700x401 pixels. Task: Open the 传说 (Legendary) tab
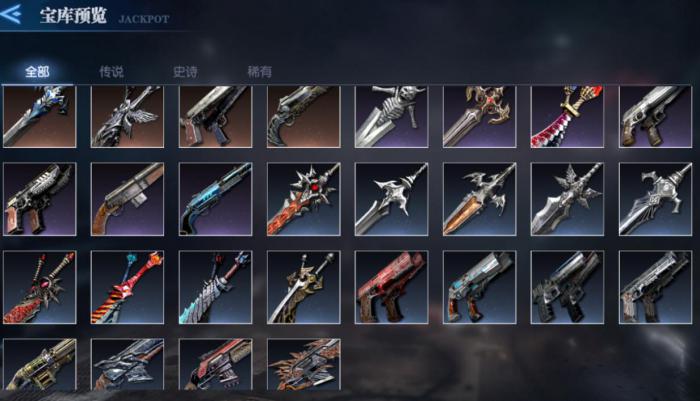[111, 72]
